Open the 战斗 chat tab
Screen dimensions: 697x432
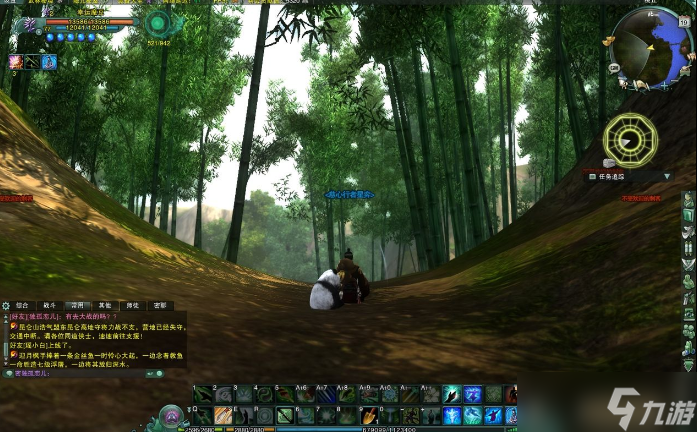(49, 305)
